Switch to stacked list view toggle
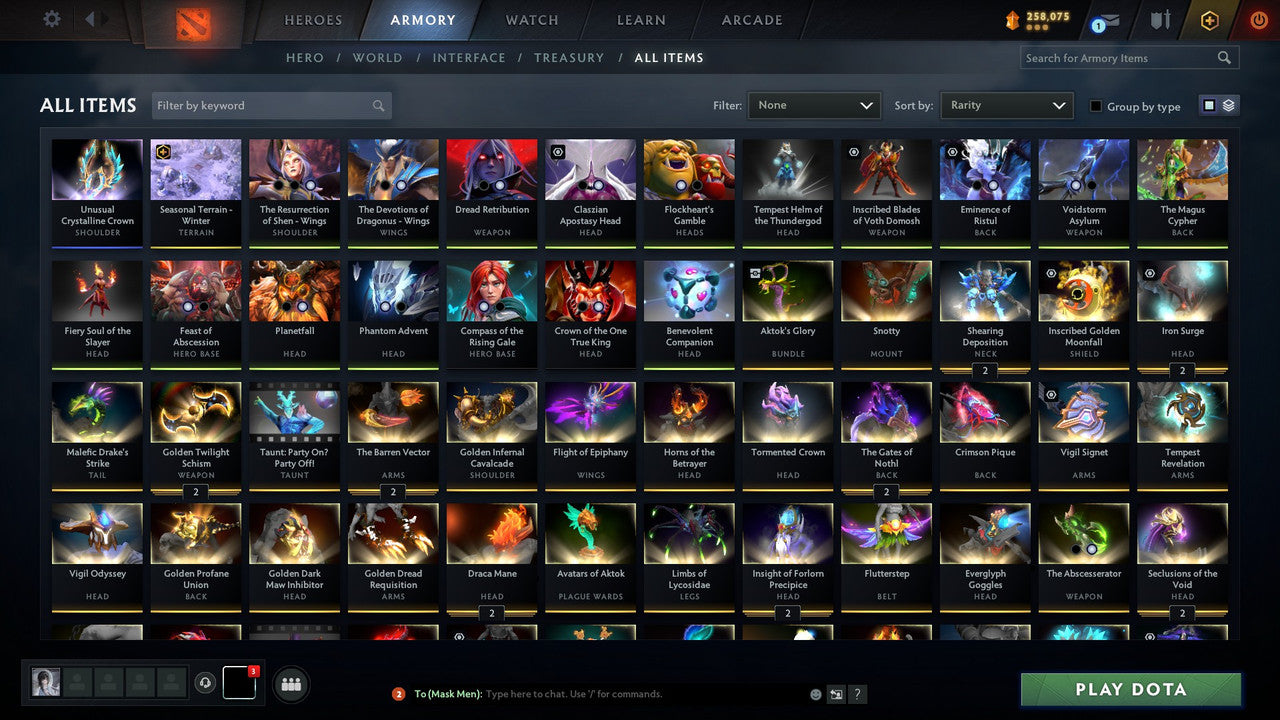This screenshot has height=720, width=1280. (1227, 105)
